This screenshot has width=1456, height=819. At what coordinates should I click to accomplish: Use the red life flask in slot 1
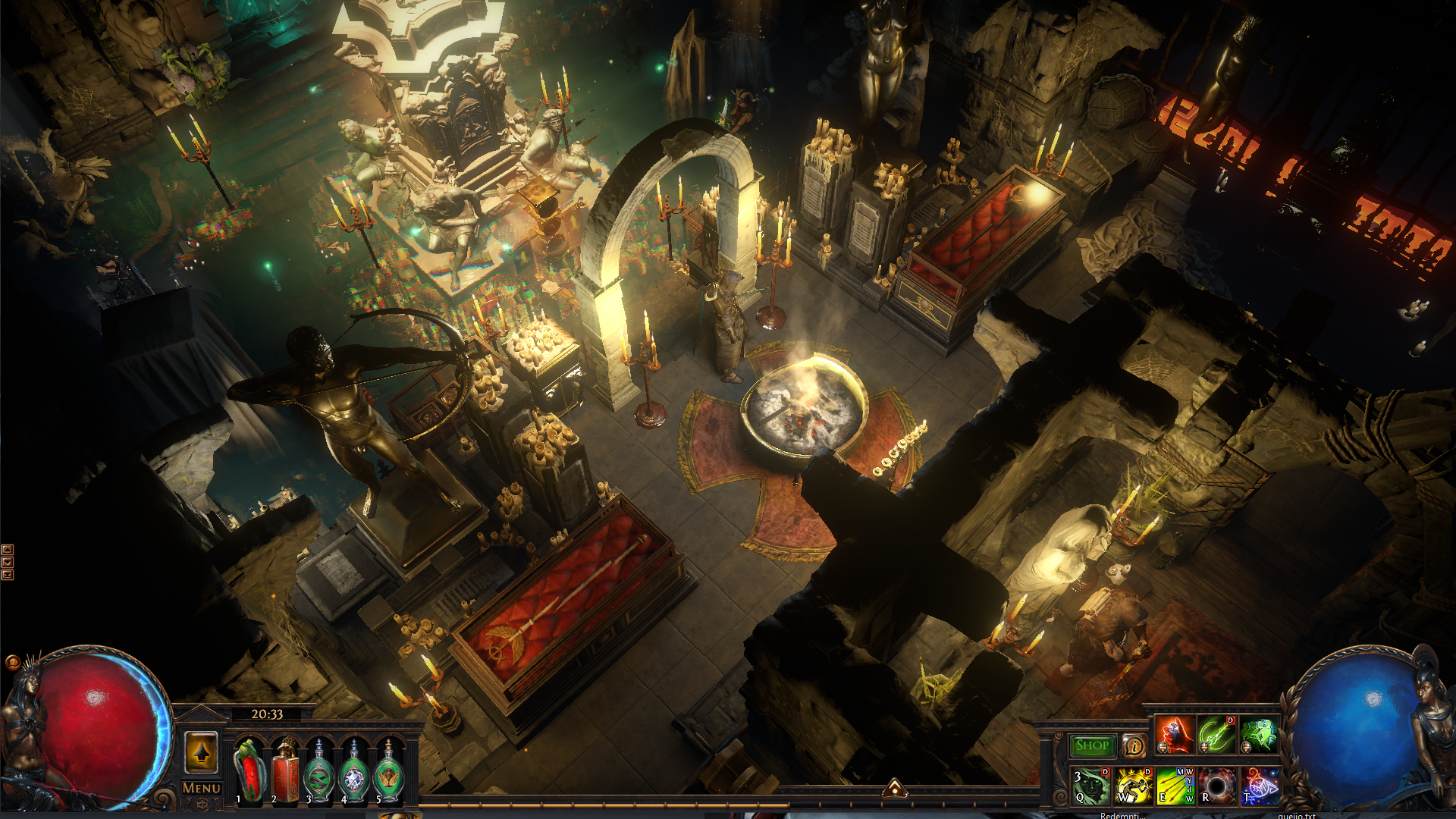(249, 770)
